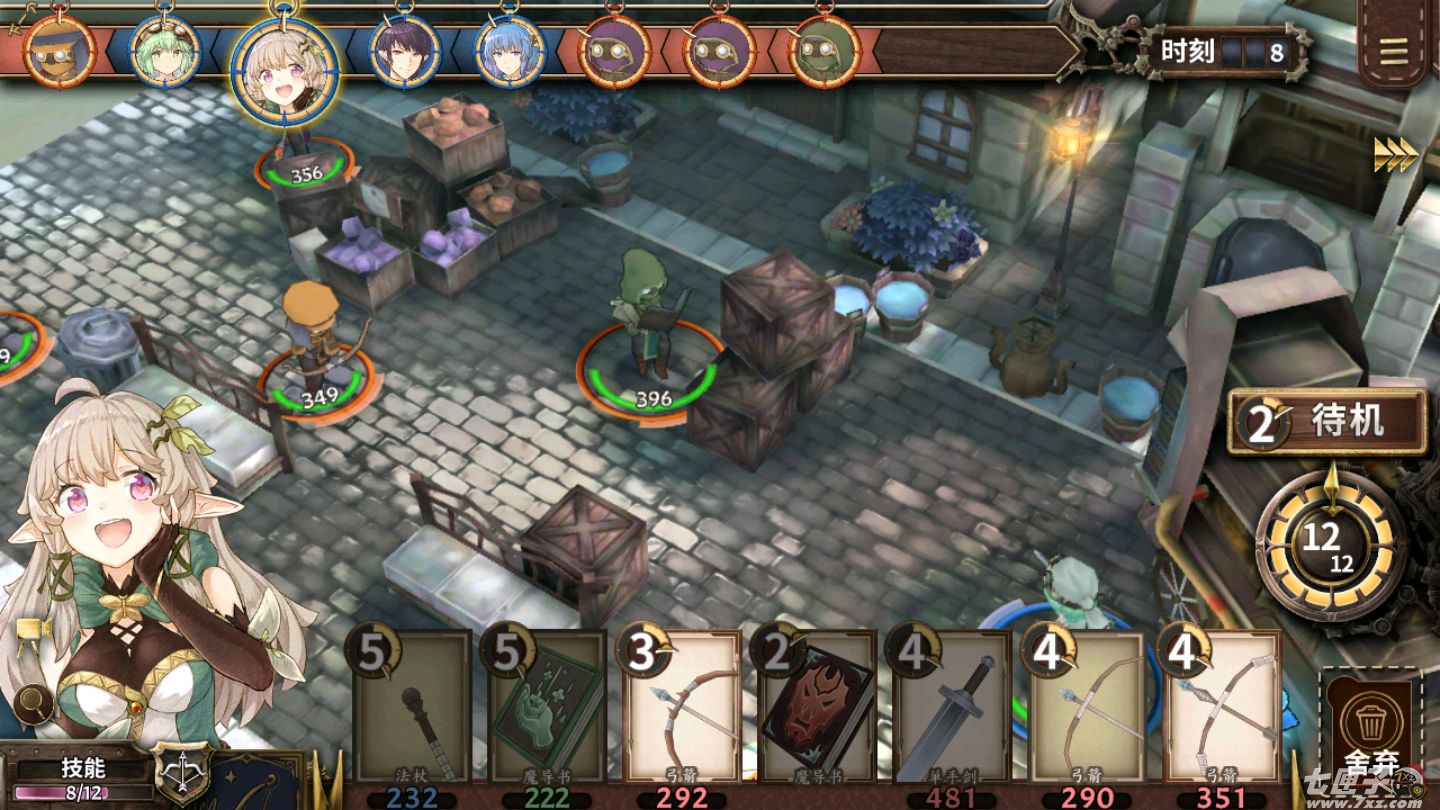This screenshot has width=1440, height=810.
Task: Choose the blue-haired character turn portrait
Action: 510,50
